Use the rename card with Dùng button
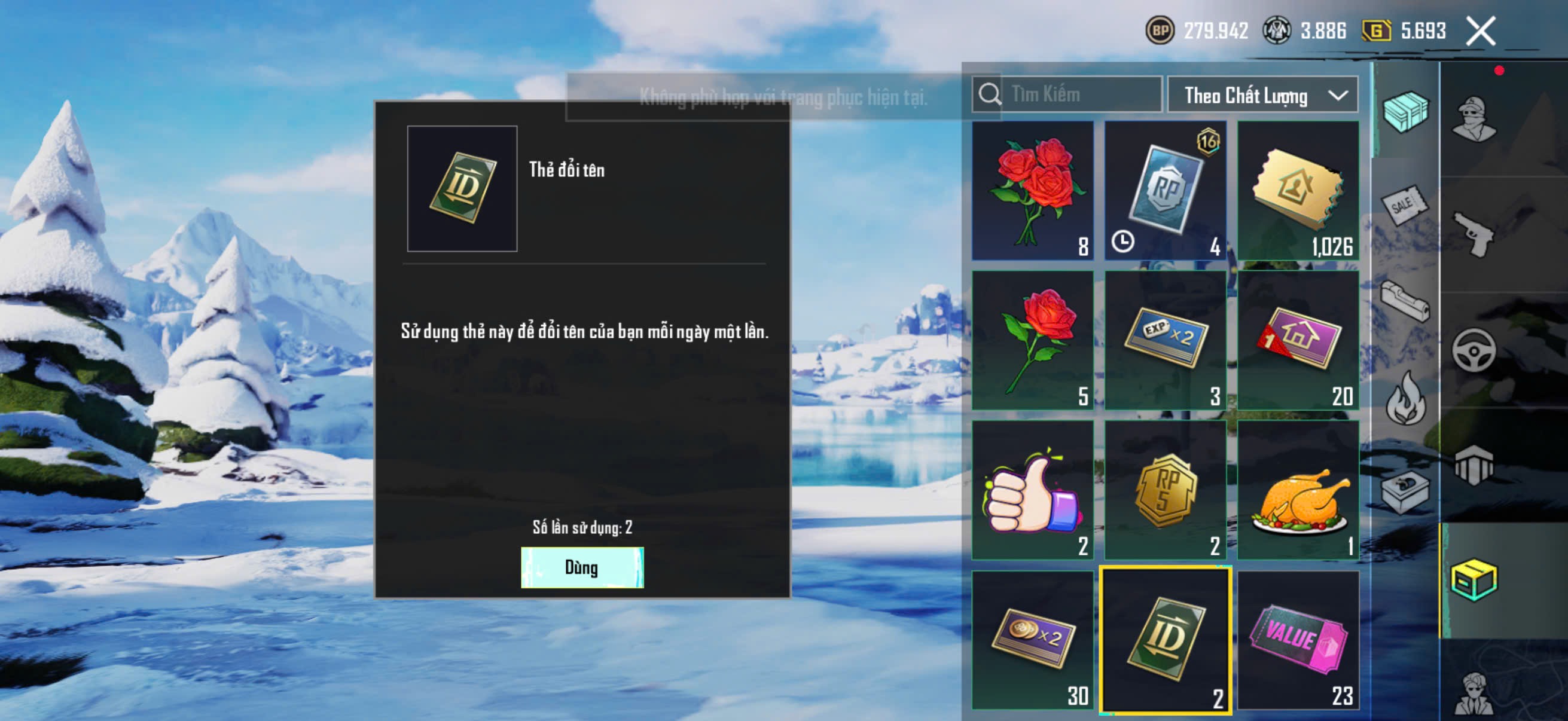This screenshot has width=1568, height=721. pos(581,567)
